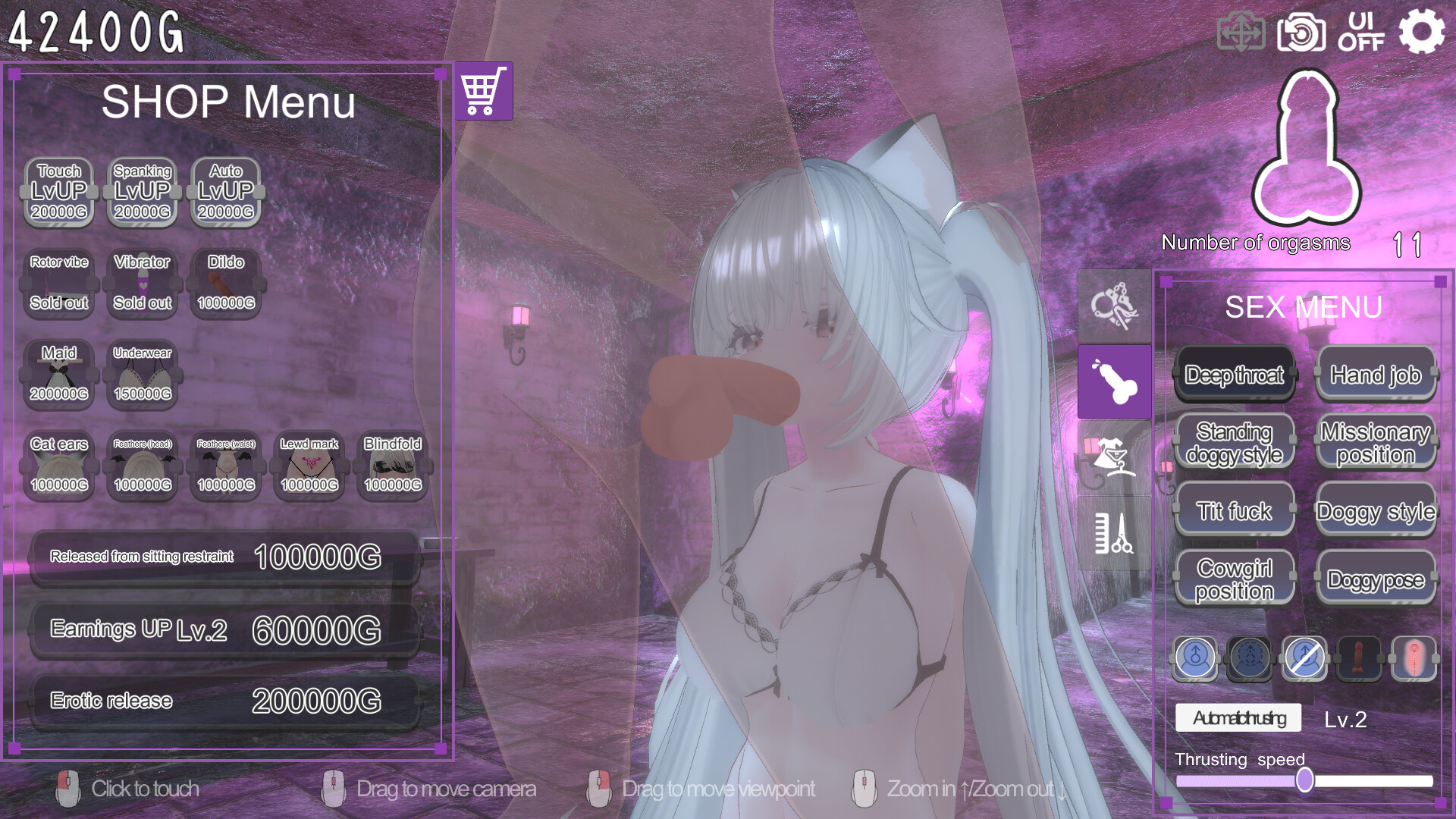Open the comb and scissors hairstyle tab
This screenshot has height=819, width=1456.
1114,533
